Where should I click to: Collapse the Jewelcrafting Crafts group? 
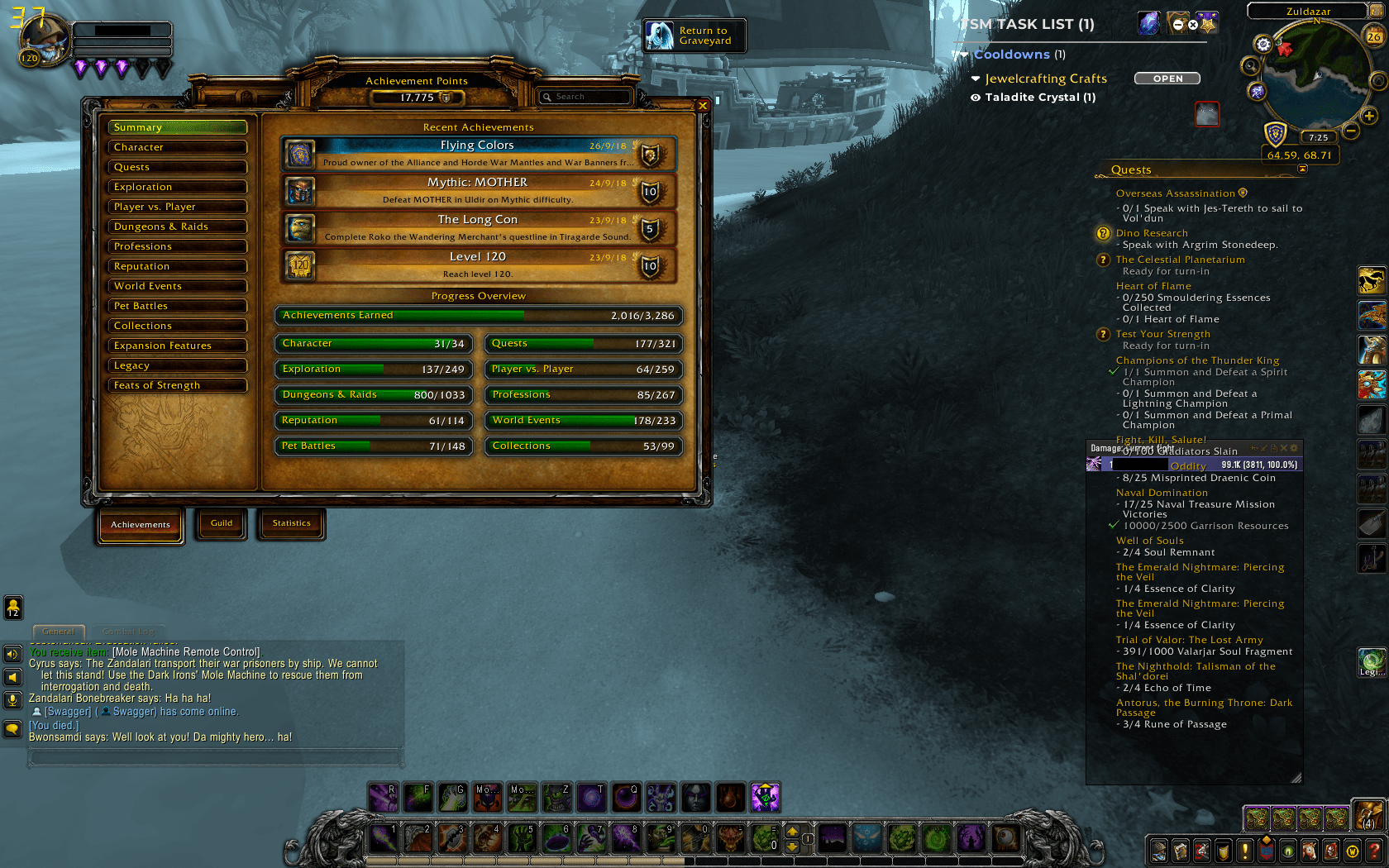[976, 79]
